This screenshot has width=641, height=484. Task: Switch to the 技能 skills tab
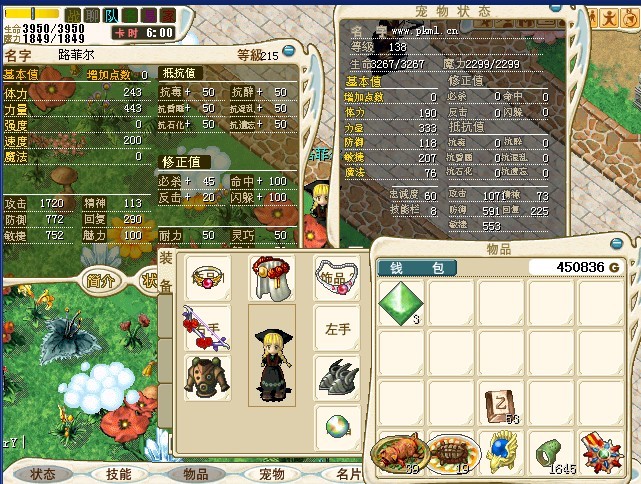point(118,474)
